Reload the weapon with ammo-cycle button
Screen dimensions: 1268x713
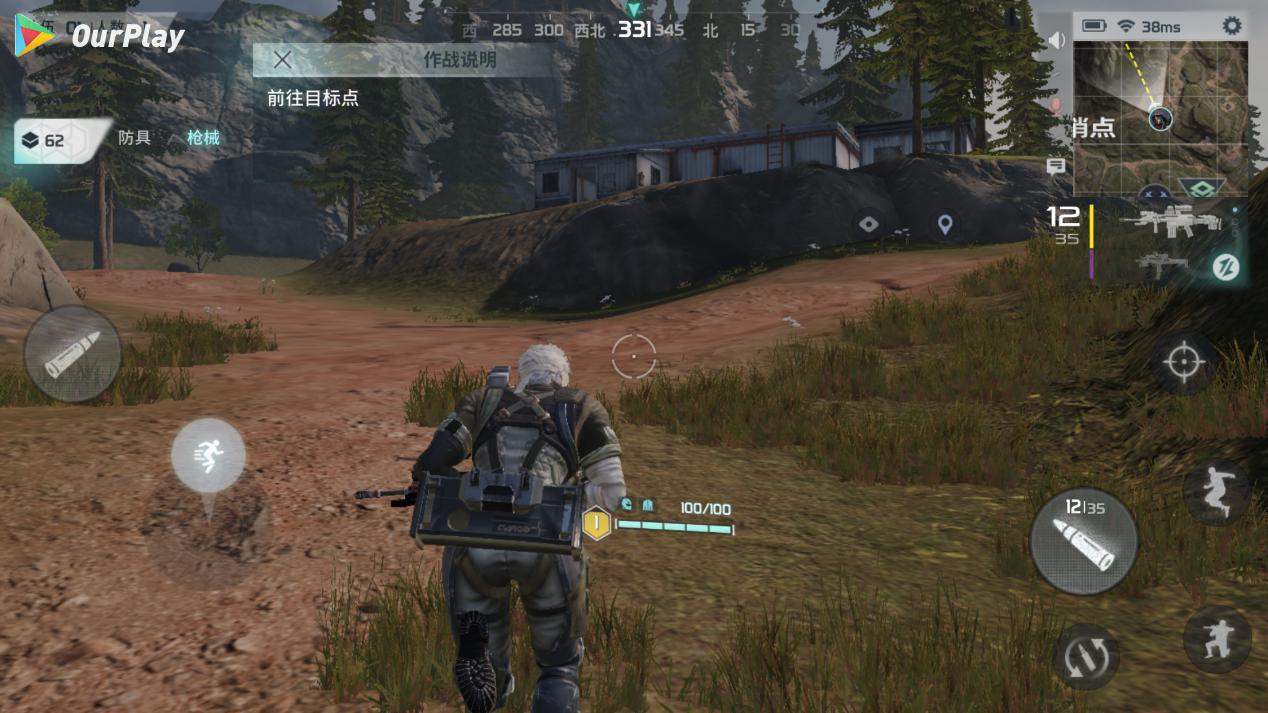1085,655
